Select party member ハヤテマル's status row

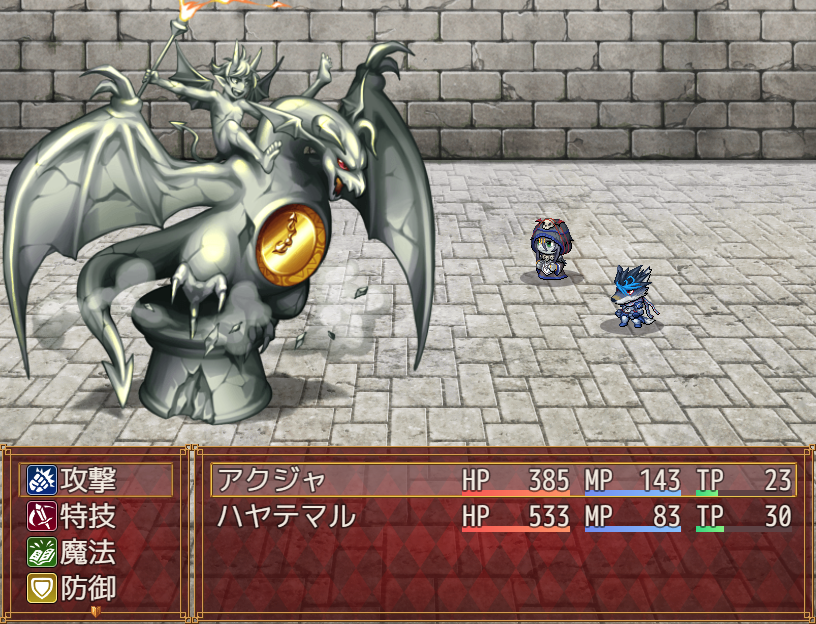(x=503, y=516)
